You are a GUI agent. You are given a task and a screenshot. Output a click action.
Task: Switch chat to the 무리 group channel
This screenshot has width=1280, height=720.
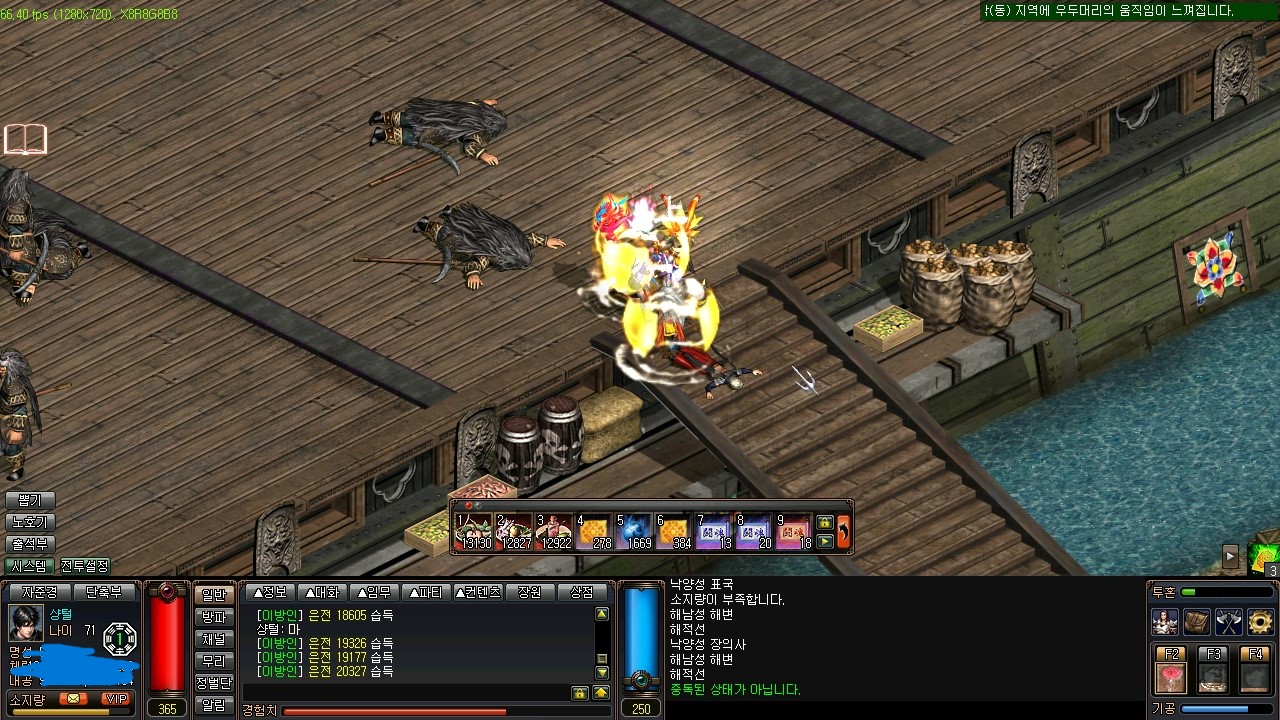click(214, 661)
